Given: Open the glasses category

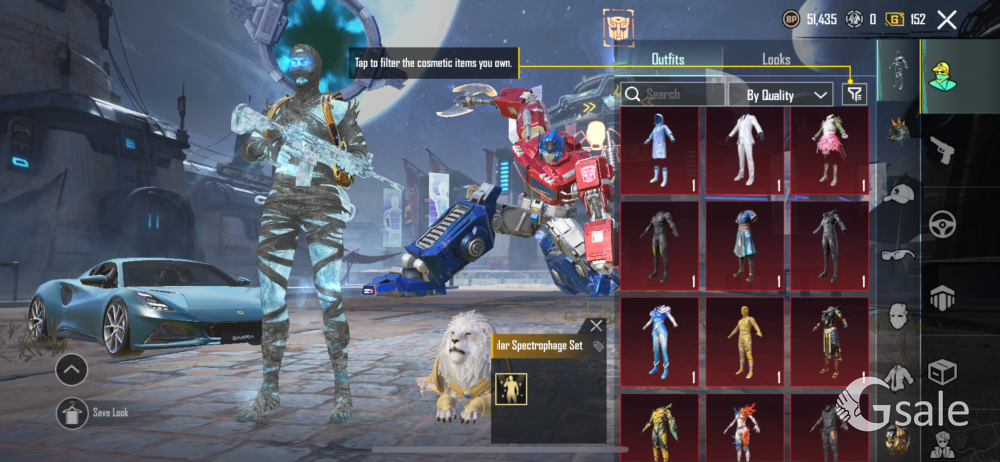Looking at the screenshot, I should [x=899, y=257].
